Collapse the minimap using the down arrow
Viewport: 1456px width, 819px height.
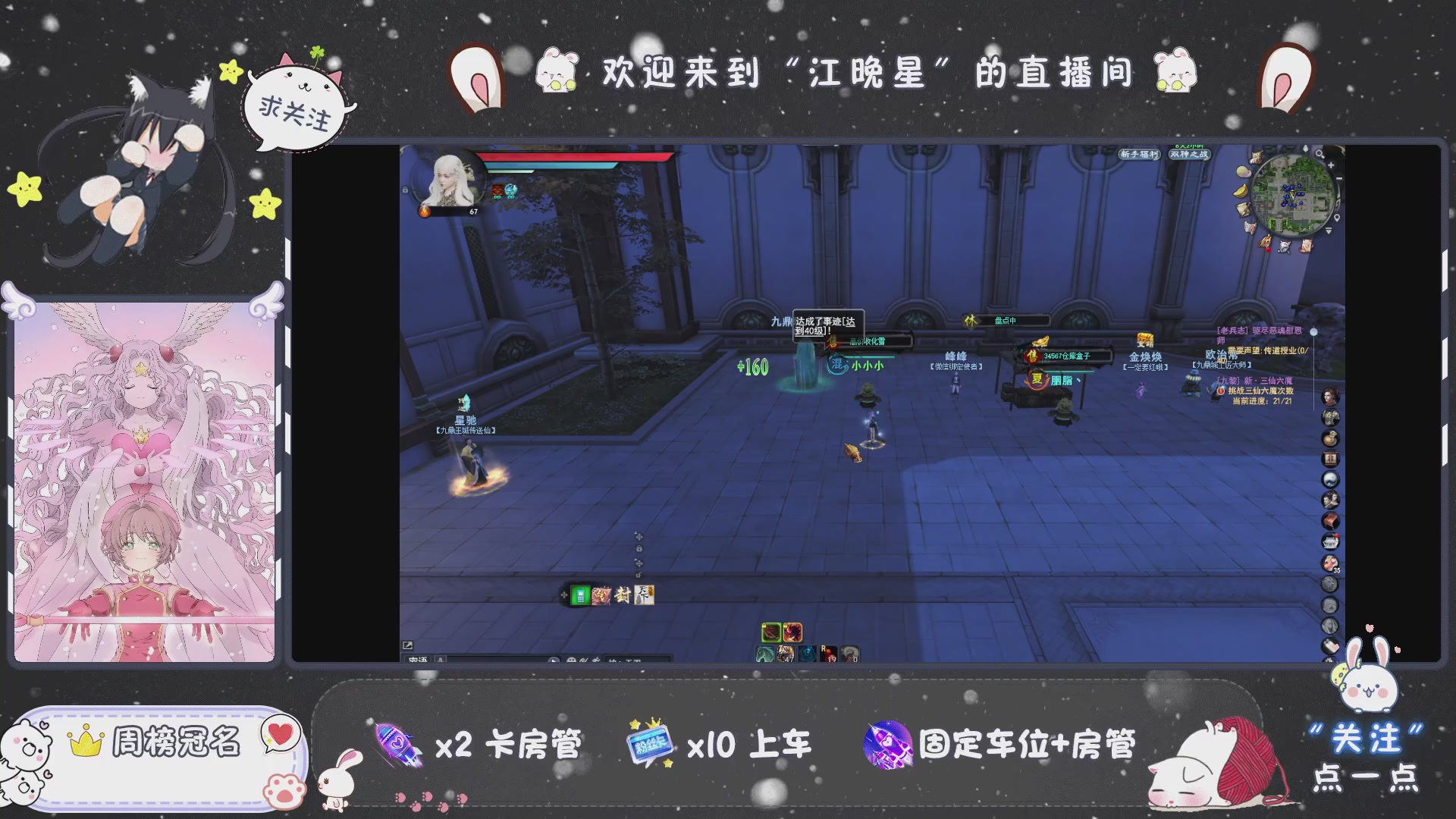tap(1329, 231)
